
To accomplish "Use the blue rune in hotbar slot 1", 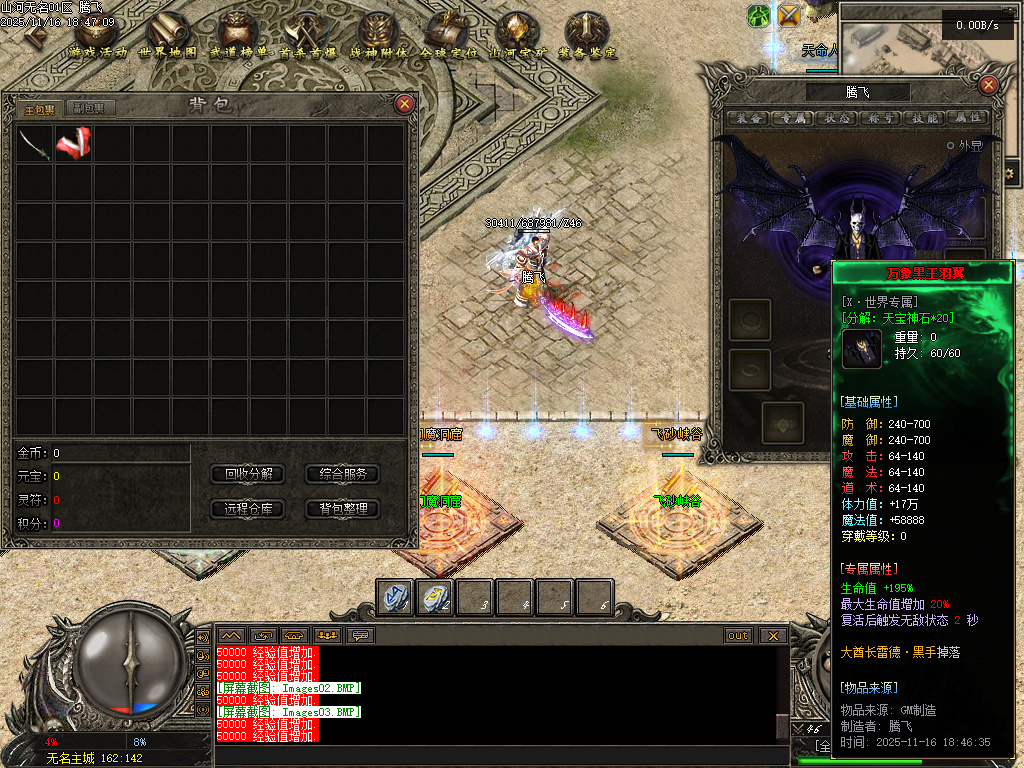I will (394, 597).
